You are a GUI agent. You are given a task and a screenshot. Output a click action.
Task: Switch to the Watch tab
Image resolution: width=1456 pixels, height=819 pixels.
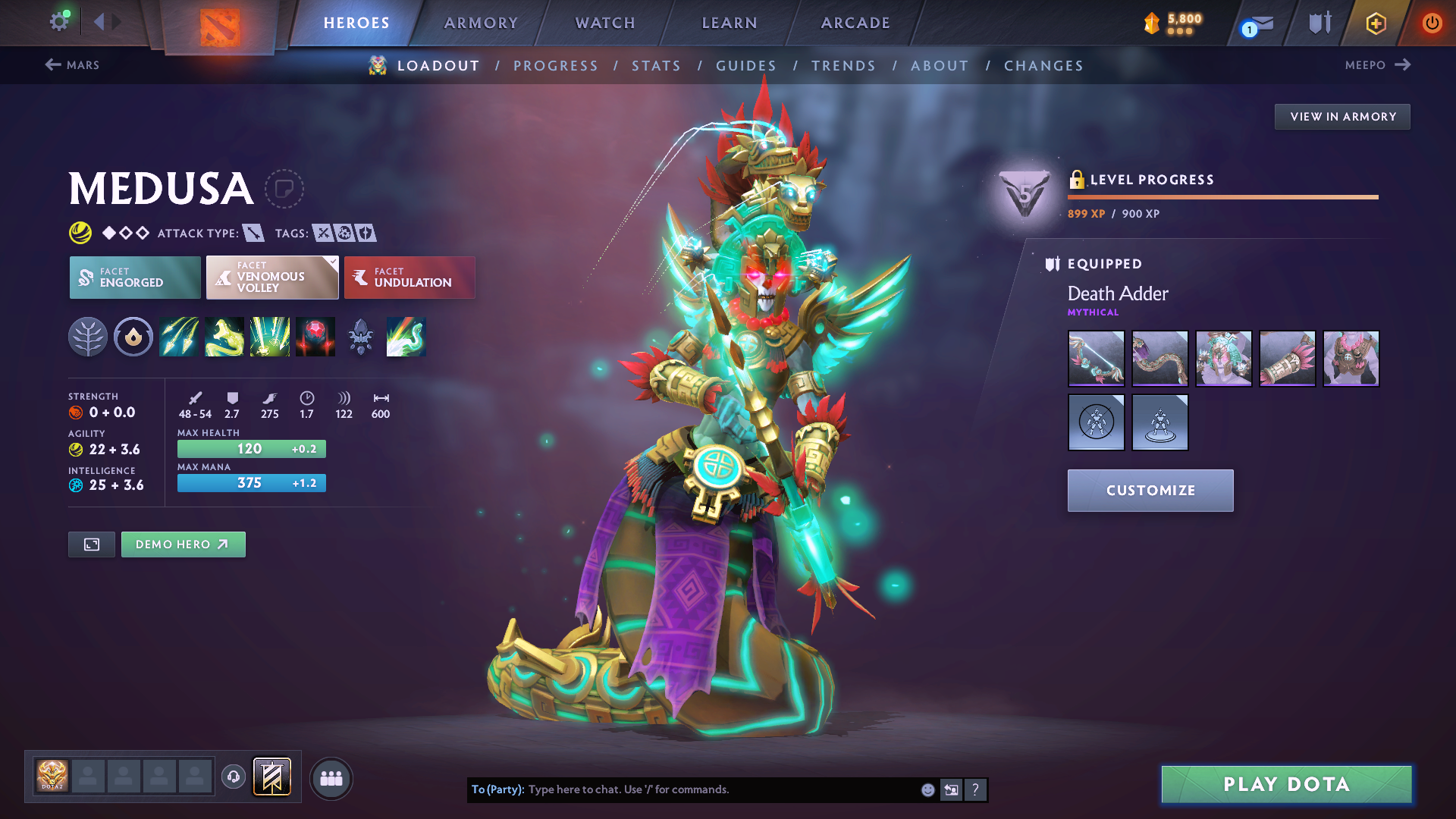pyautogui.click(x=605, y=23)
